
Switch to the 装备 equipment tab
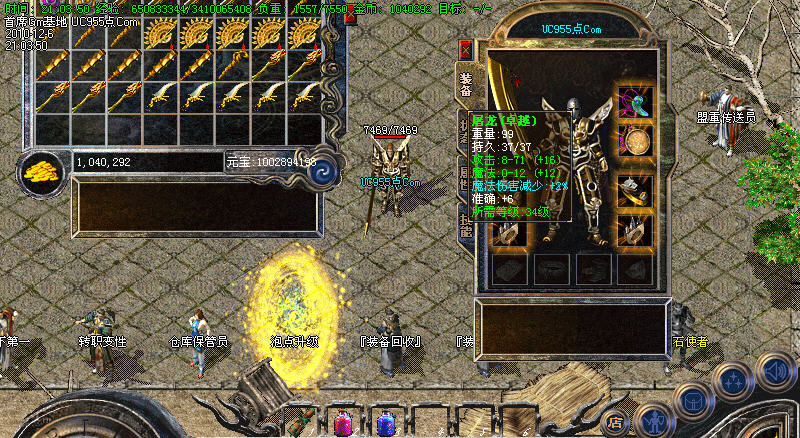[x=466, y=83]
